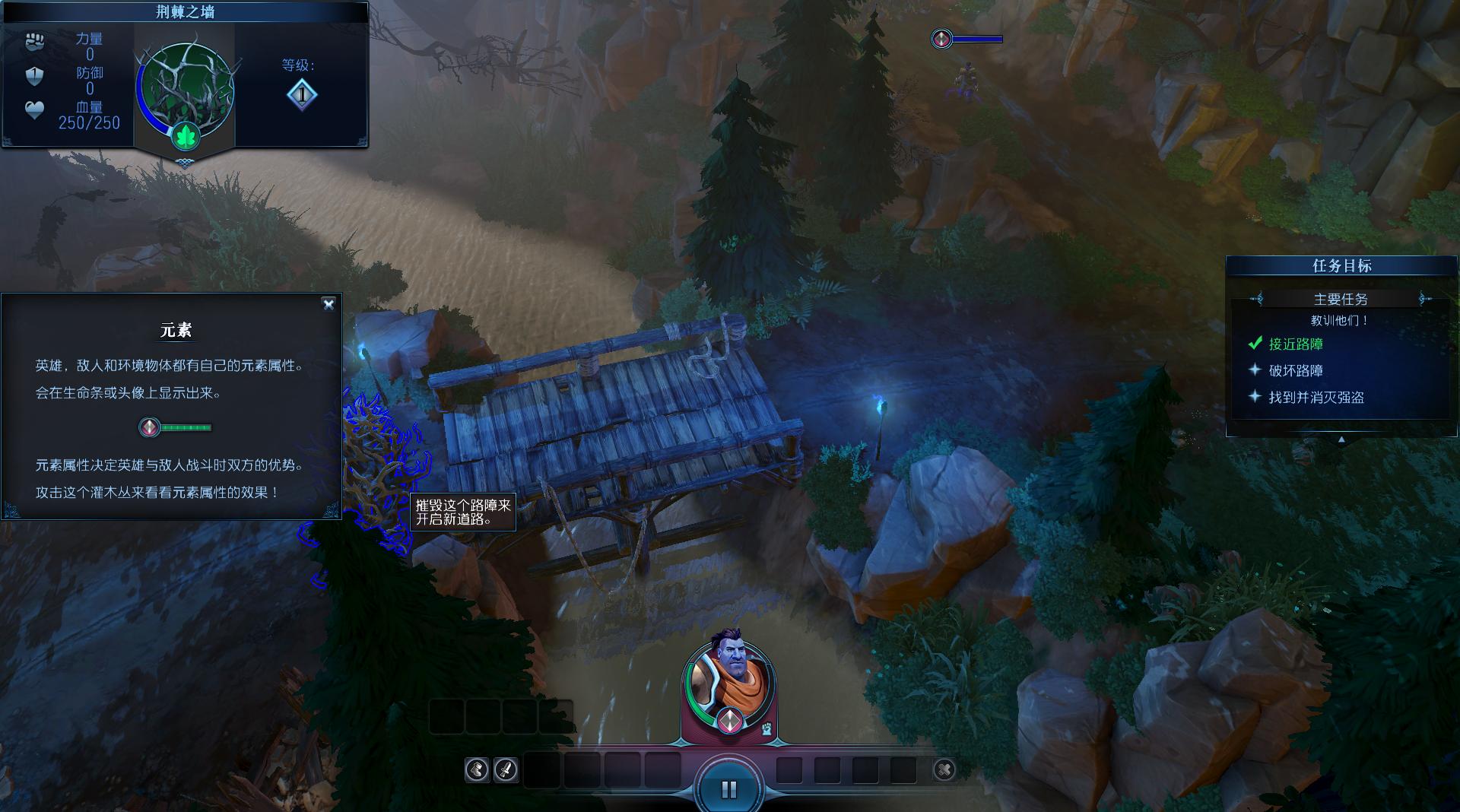Click the level 1 diamond badge
The width and height of the screenshot is (1460, 812).
tap(302, 95)
